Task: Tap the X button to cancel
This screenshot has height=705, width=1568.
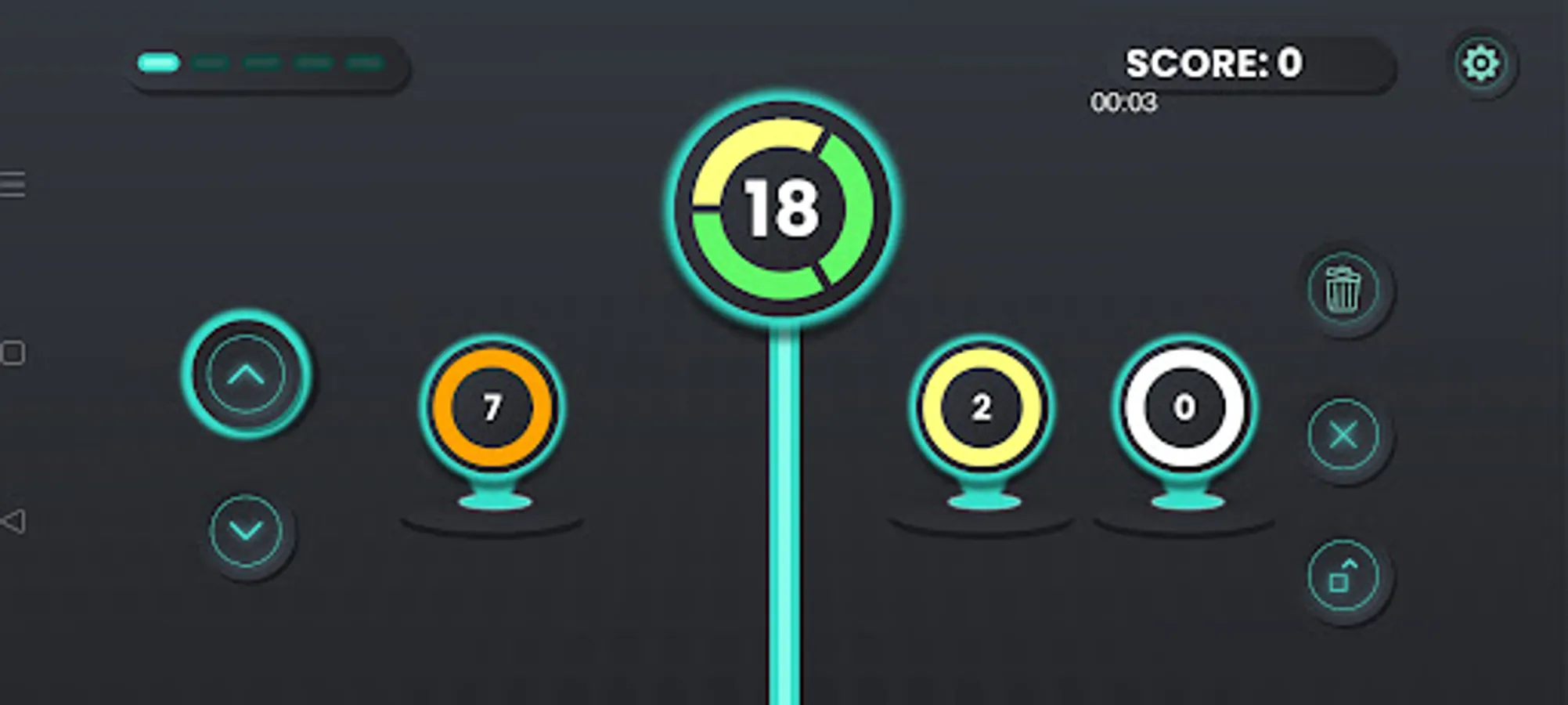Action: click(1343, 436)
